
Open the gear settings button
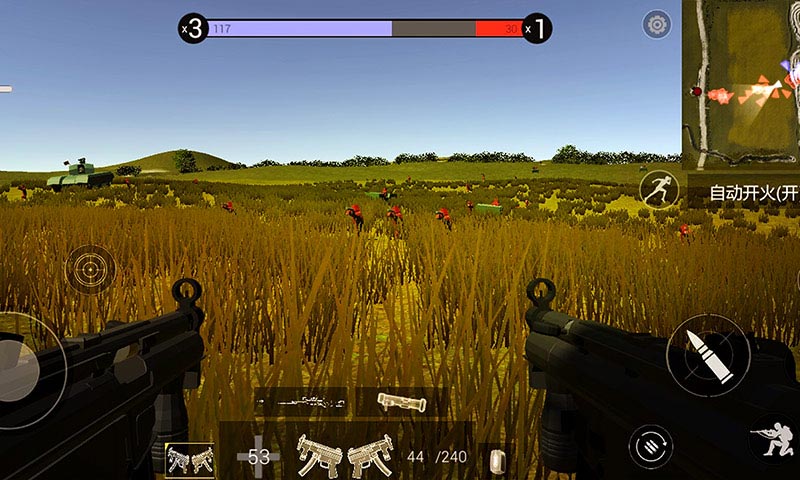(x=657, y=25)
